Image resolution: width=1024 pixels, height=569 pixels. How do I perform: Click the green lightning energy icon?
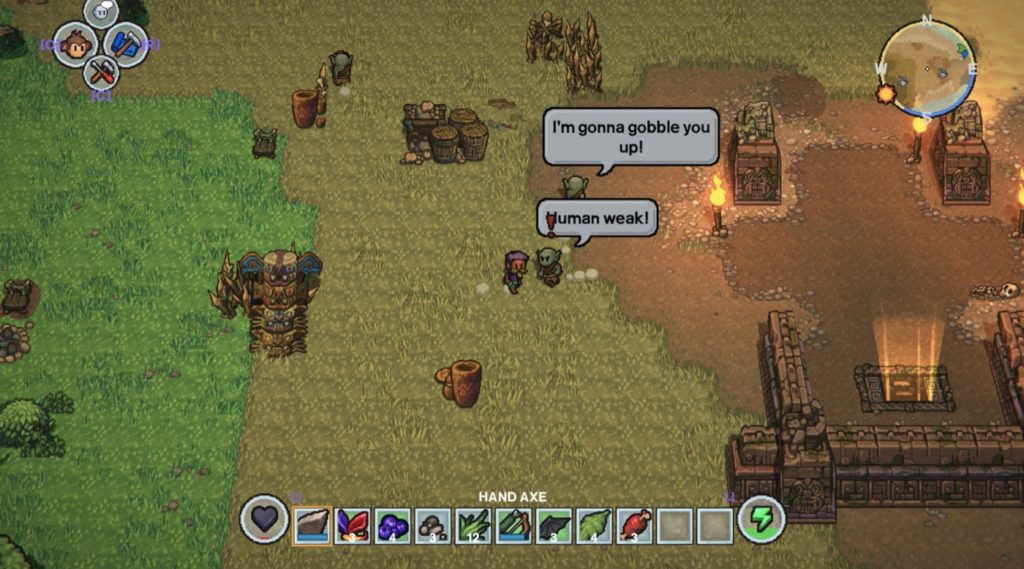(761, 519)
